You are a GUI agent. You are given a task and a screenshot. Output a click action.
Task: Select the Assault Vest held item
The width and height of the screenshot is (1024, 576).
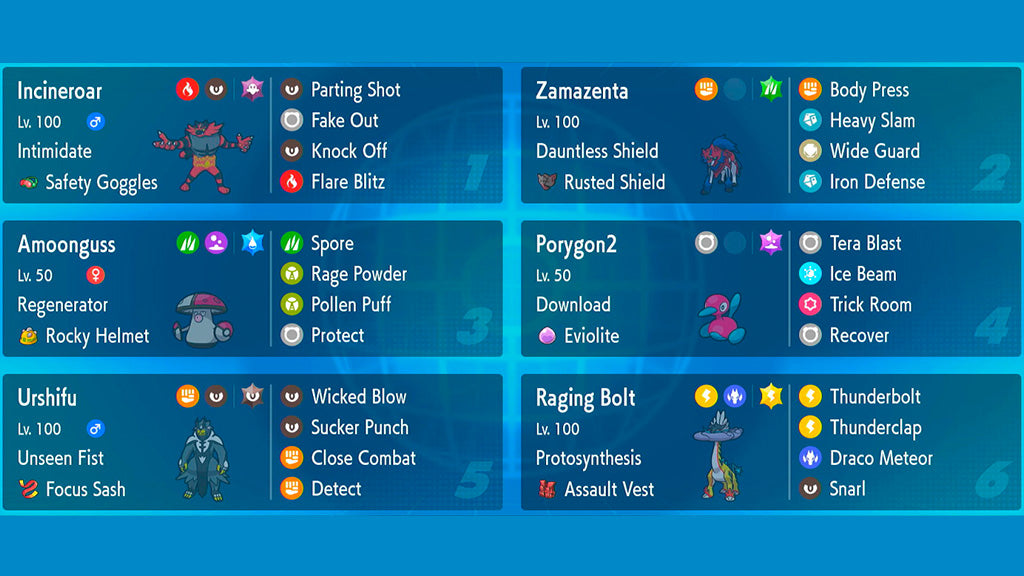coord(608,490)
